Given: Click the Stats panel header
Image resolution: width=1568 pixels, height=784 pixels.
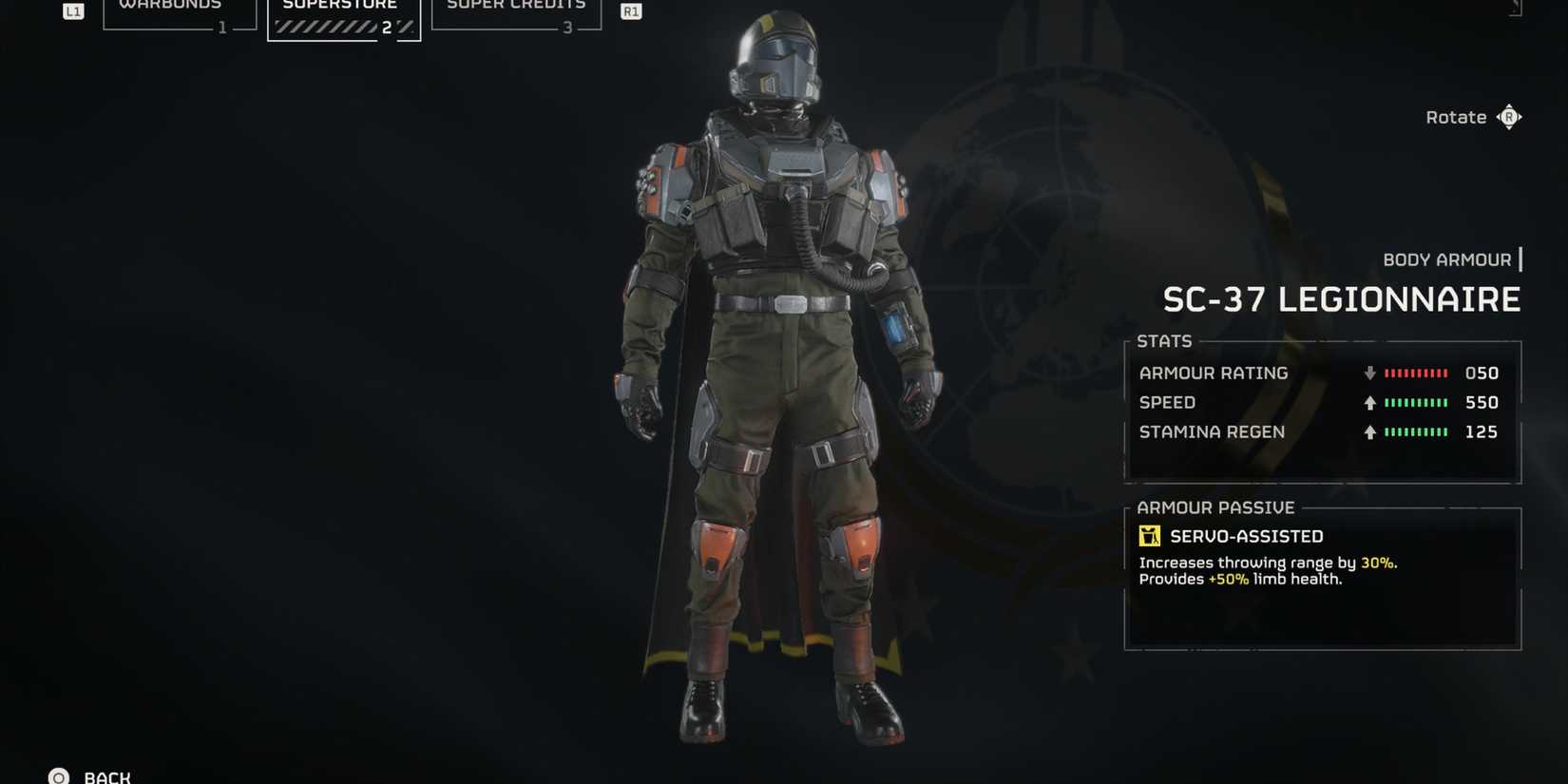Looking at the screenshot, I should click(1164, 340).
